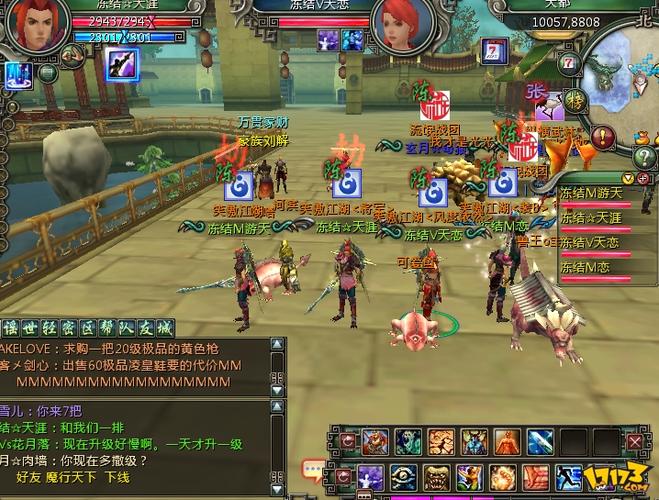Switch to the 帮 guild chat tab

107,328
